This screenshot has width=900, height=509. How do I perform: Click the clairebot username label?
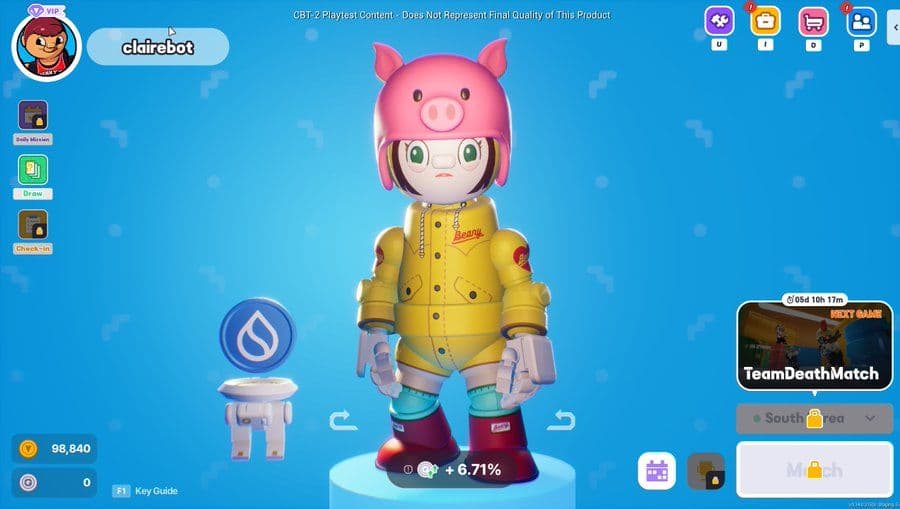157,47
